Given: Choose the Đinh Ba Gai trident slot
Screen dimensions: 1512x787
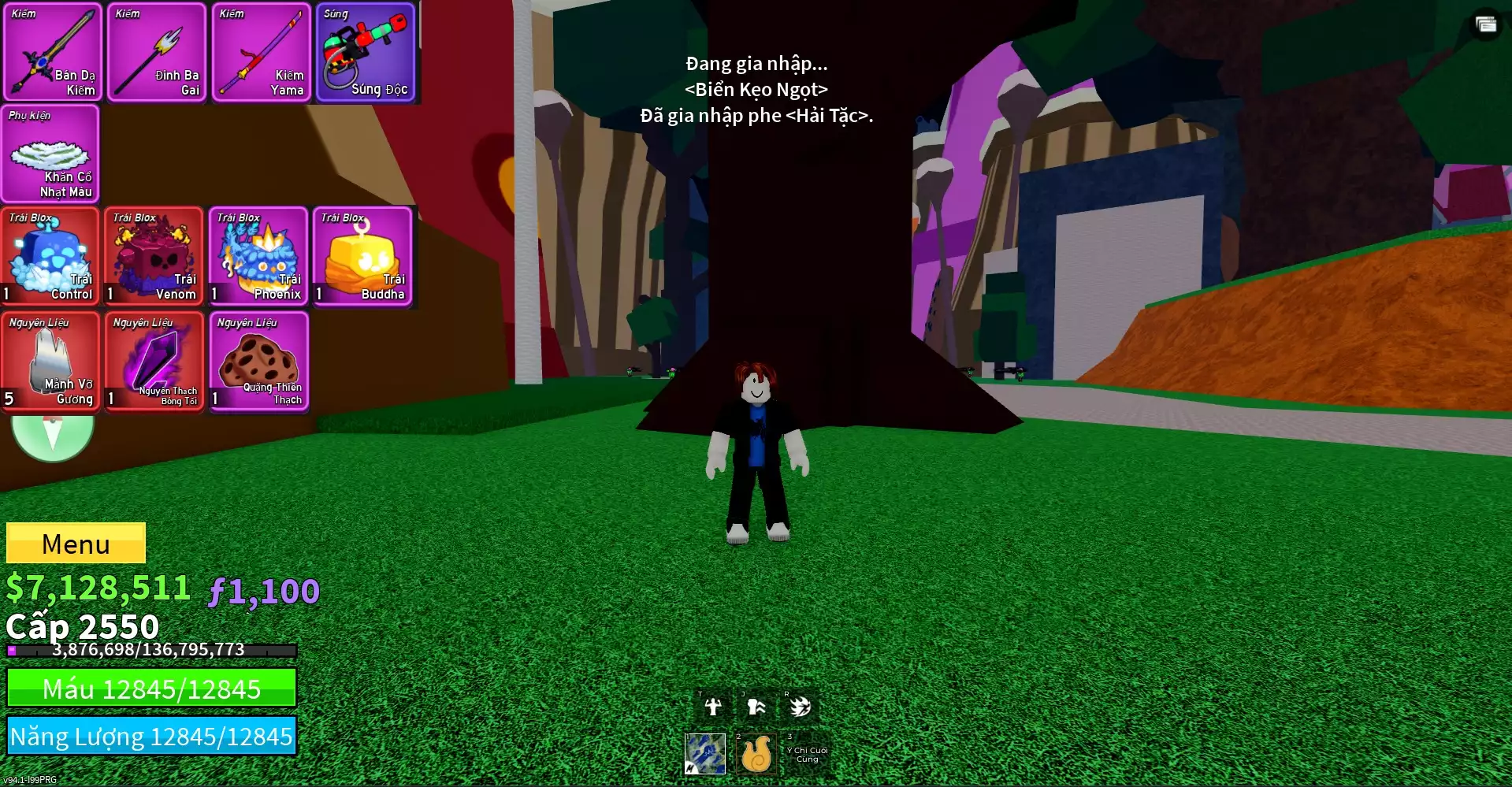Looking at the screenshot, I should (x=157, y=53).
